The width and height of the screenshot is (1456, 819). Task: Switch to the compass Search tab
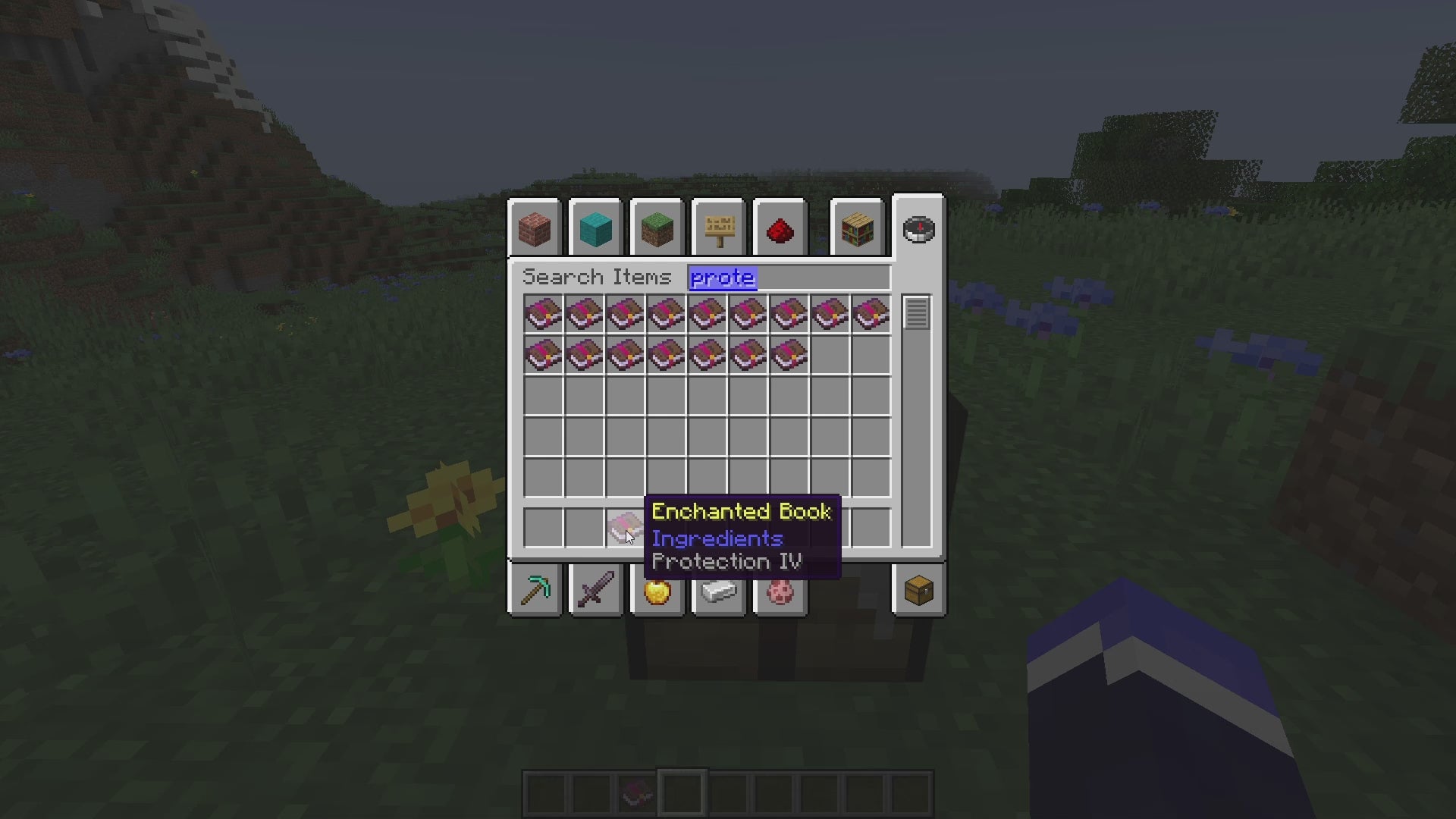click(918, 230)
